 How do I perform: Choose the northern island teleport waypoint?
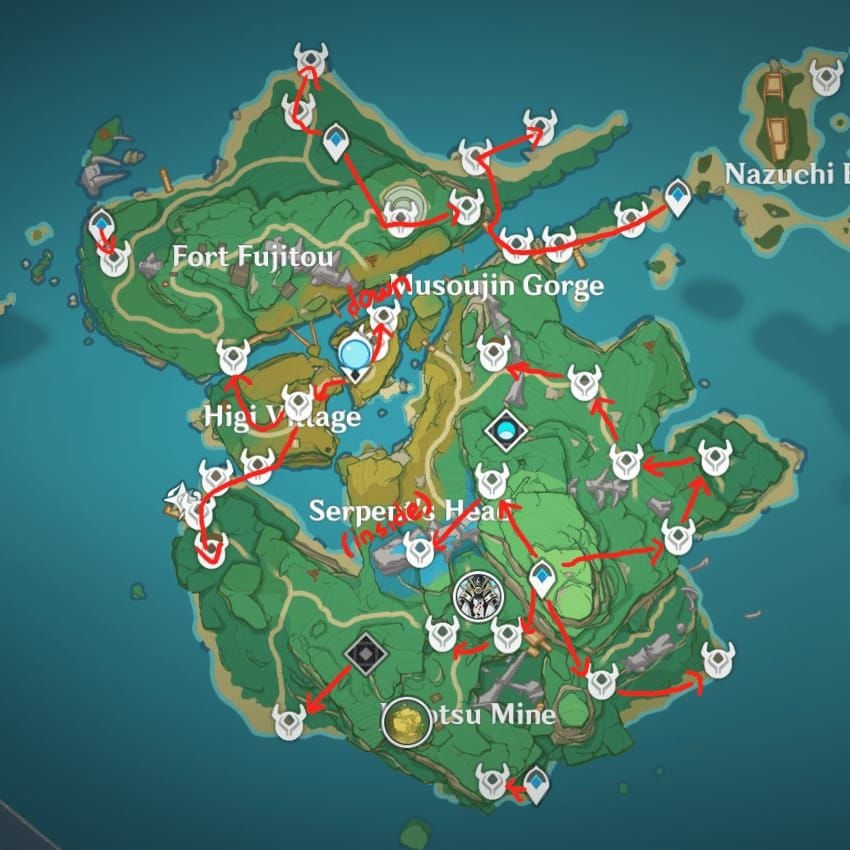tap(336, 142)
